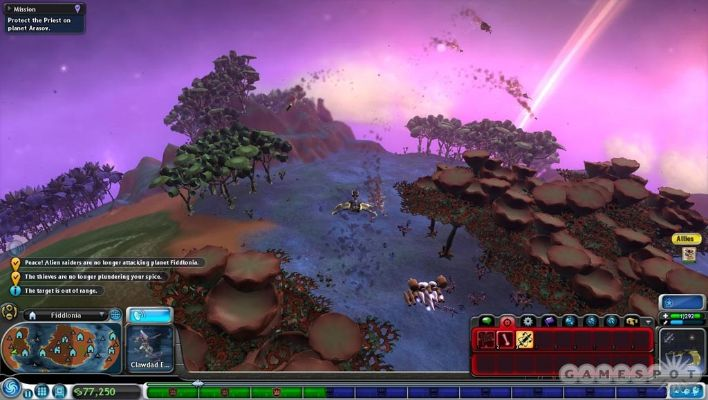Expand the Mission tracker panel
The width and height of the screenshot is (708, 400).
coord(78,8)
